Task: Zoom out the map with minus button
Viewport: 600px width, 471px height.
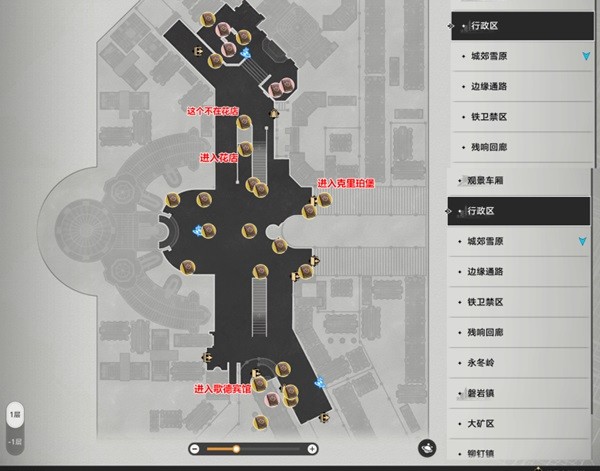Action: pyautogui.click(x=194, y=449)
